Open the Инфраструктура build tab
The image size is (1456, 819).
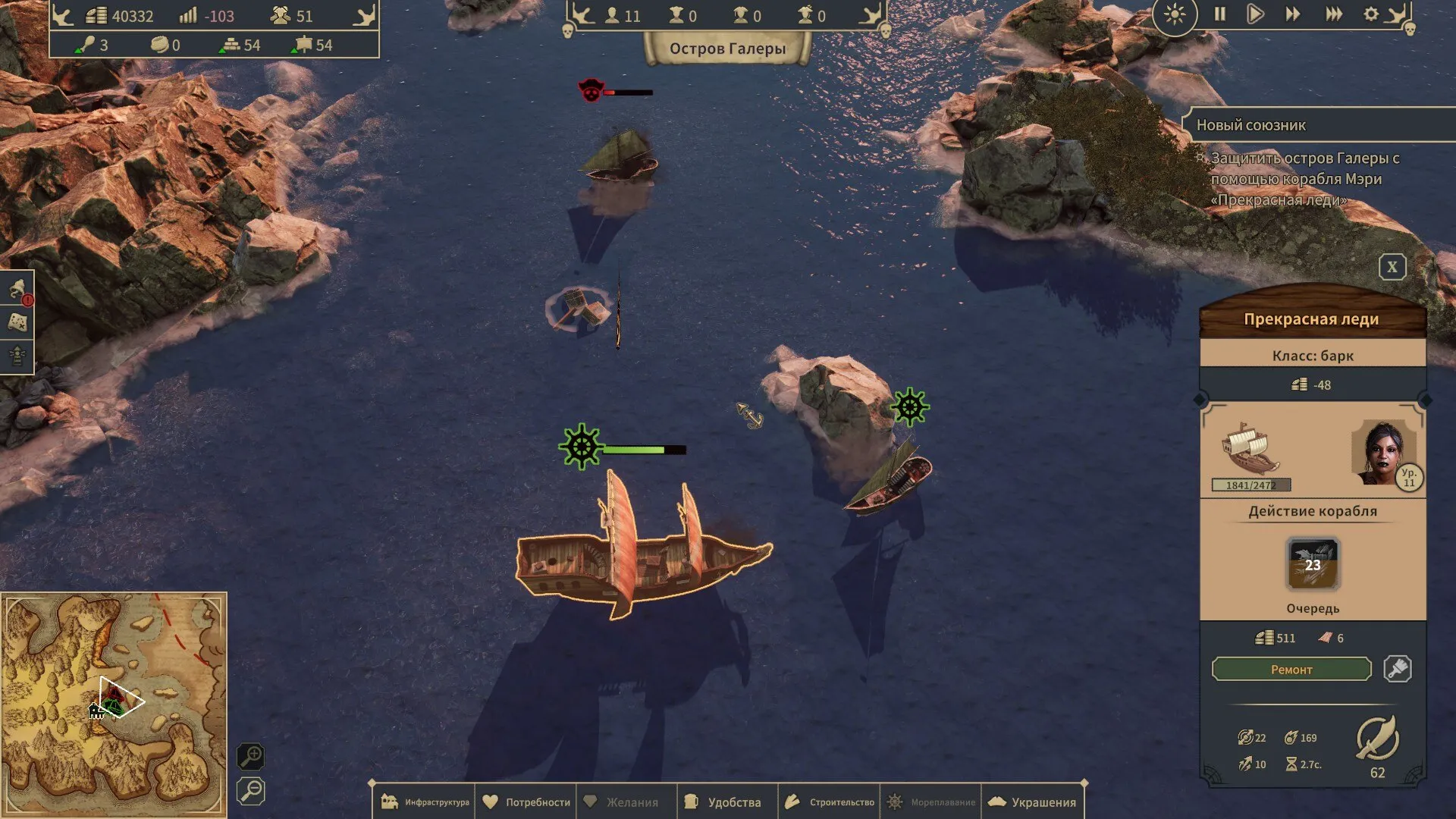pos(425,802)
